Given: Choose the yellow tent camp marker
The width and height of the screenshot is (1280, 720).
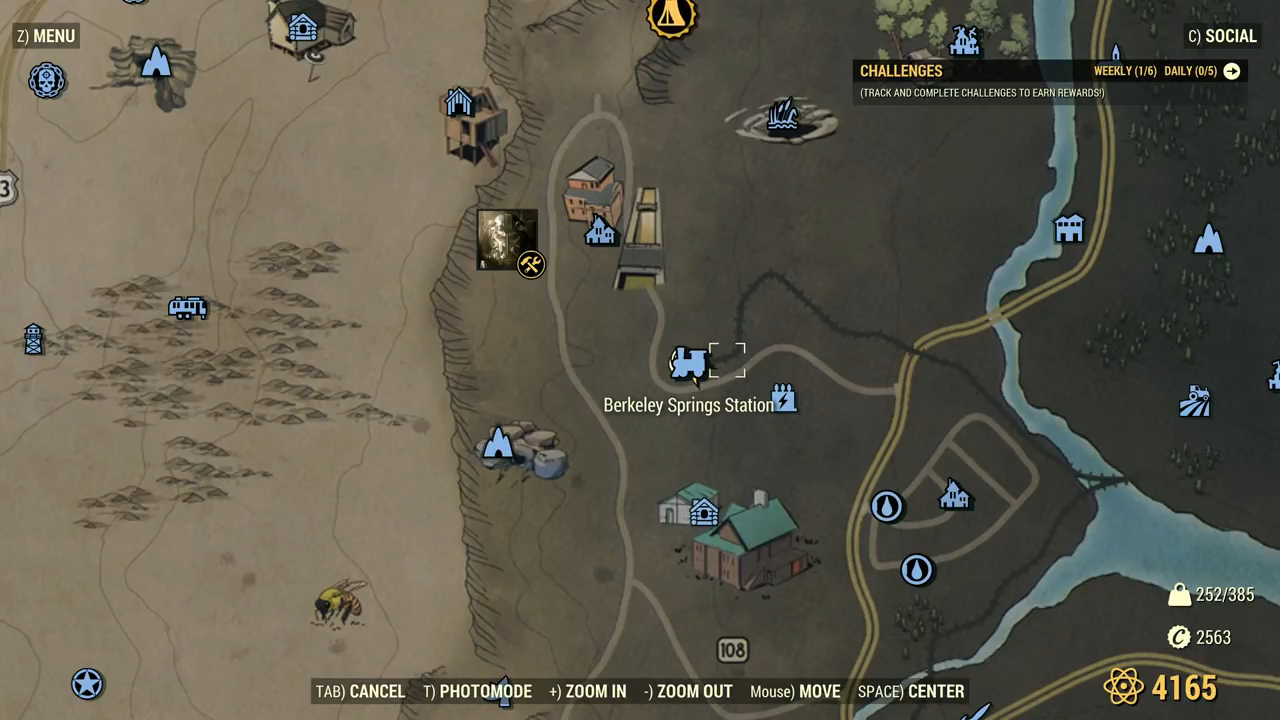Looking at the screenshot, I should pyautogui.click(x=671, y=15).
